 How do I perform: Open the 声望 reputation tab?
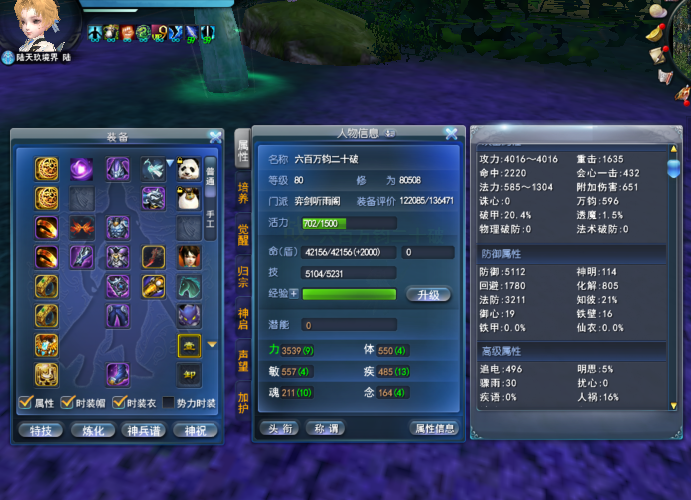(x=243, y=360)
